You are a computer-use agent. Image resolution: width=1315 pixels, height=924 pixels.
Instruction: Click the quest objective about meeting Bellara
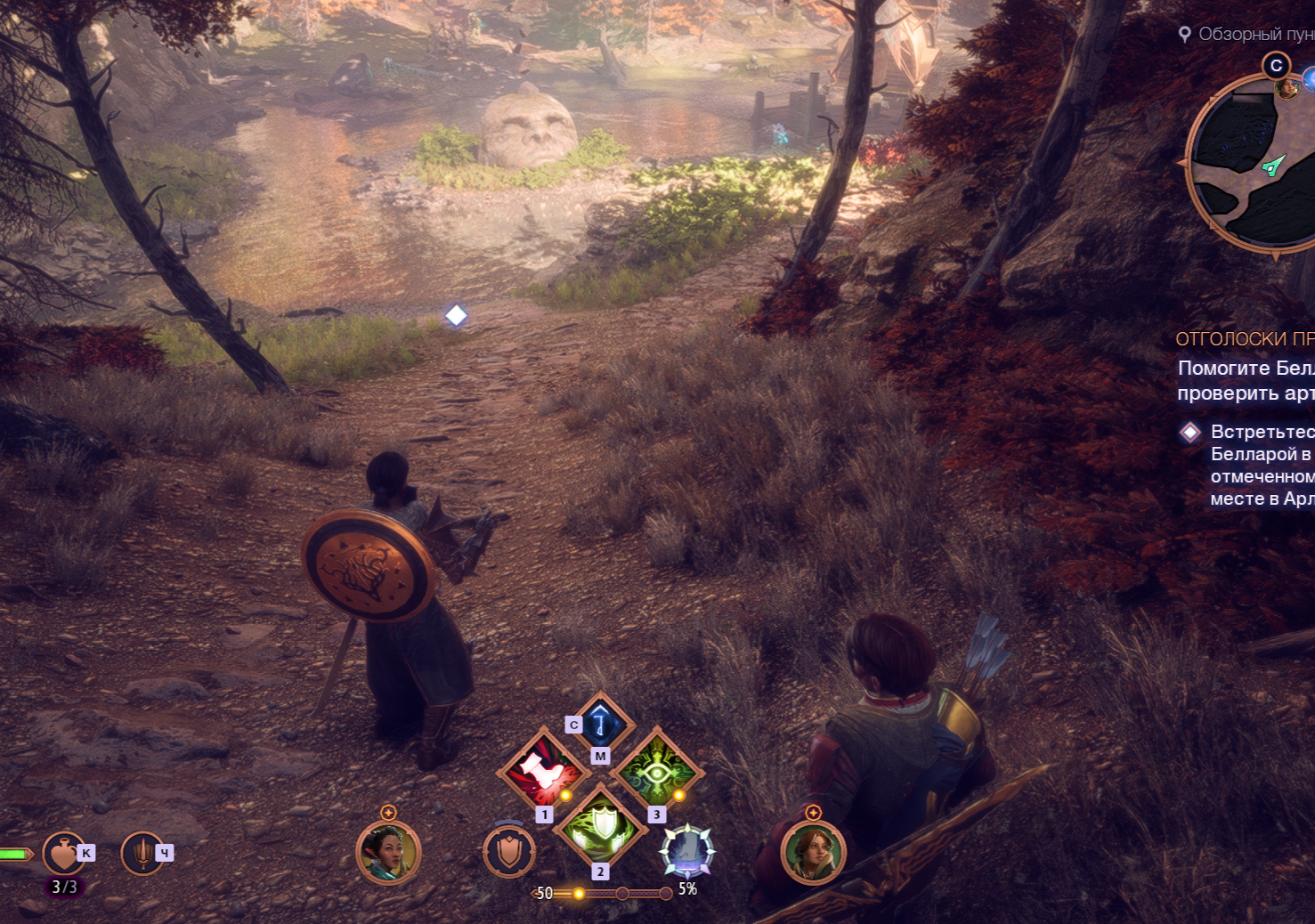point(1261,465)
